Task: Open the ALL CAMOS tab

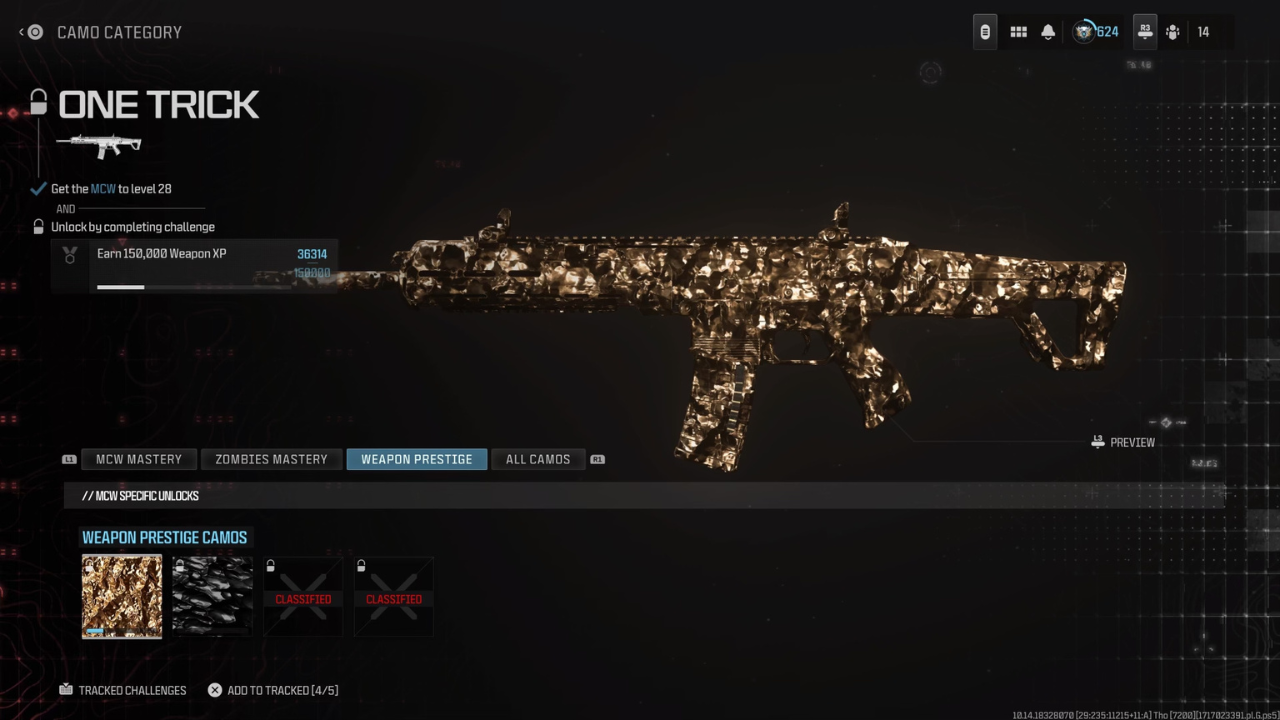Action: click(538, 459)
